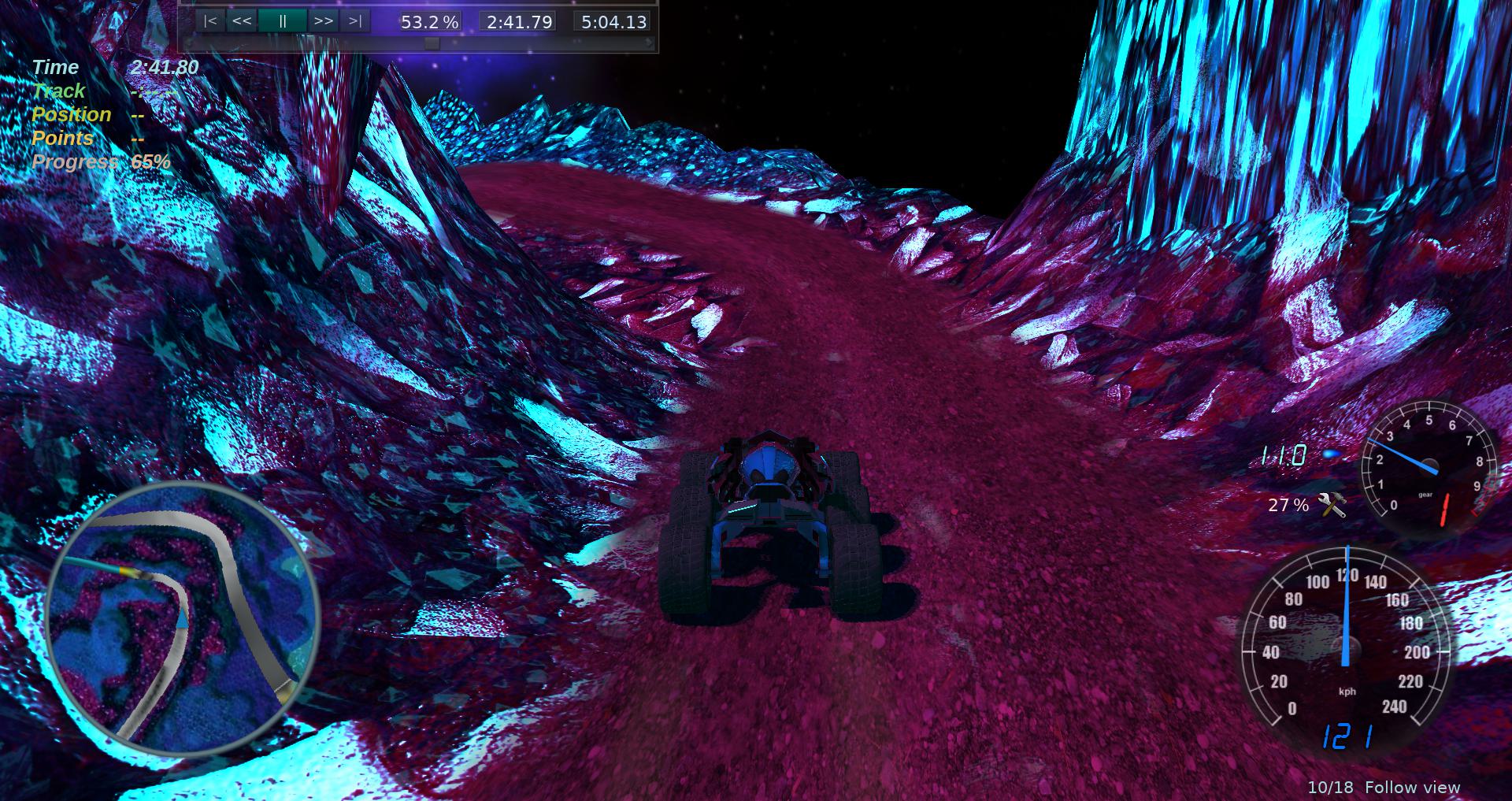Screen dimensions: 1512x801
Task: Fast-forward the replay
Action: pos(323,21)
